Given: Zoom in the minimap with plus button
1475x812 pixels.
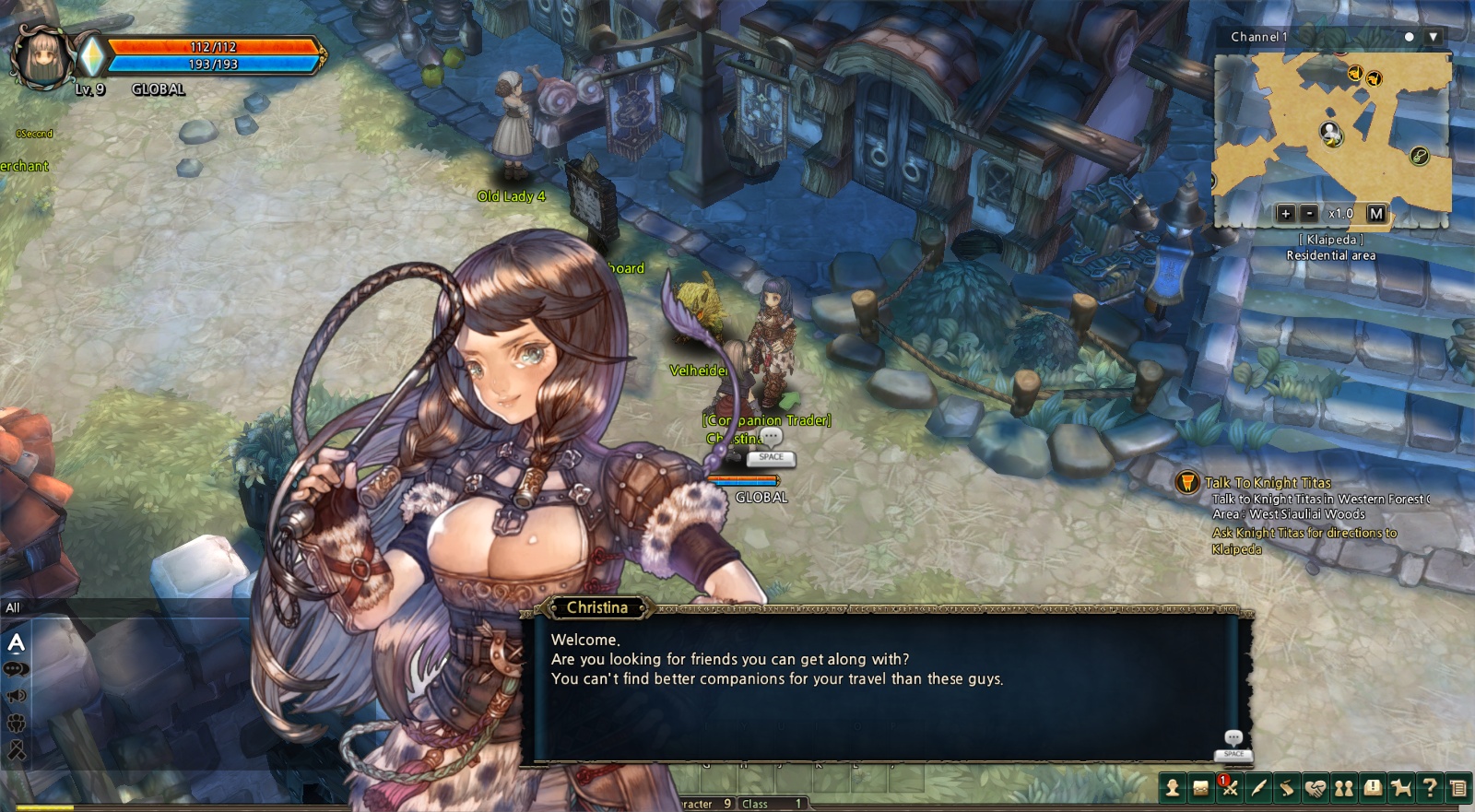Looking at the screenshot, I should (1285, 214).
